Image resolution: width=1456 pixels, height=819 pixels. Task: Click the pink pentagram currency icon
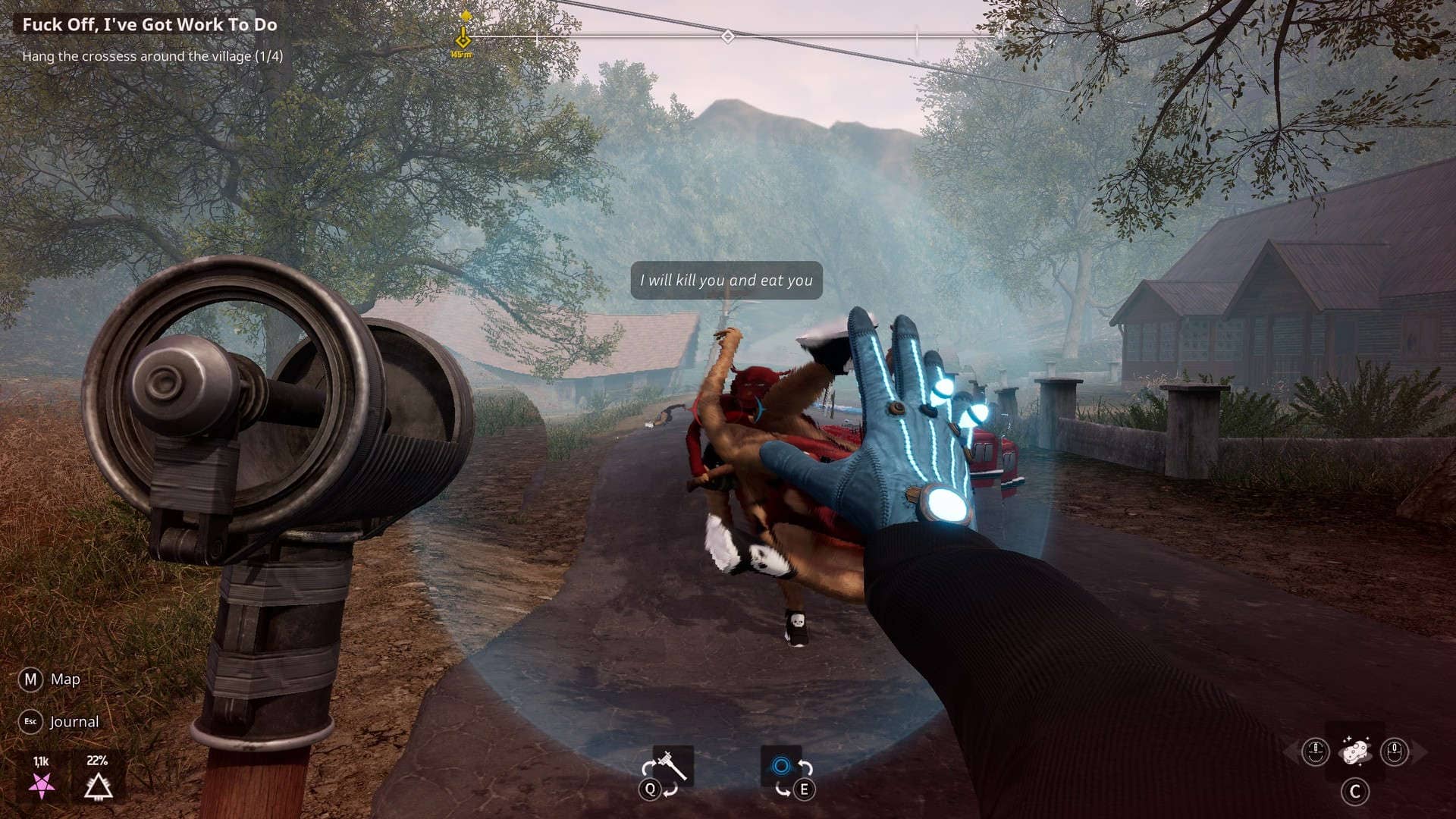coord(41,786)
